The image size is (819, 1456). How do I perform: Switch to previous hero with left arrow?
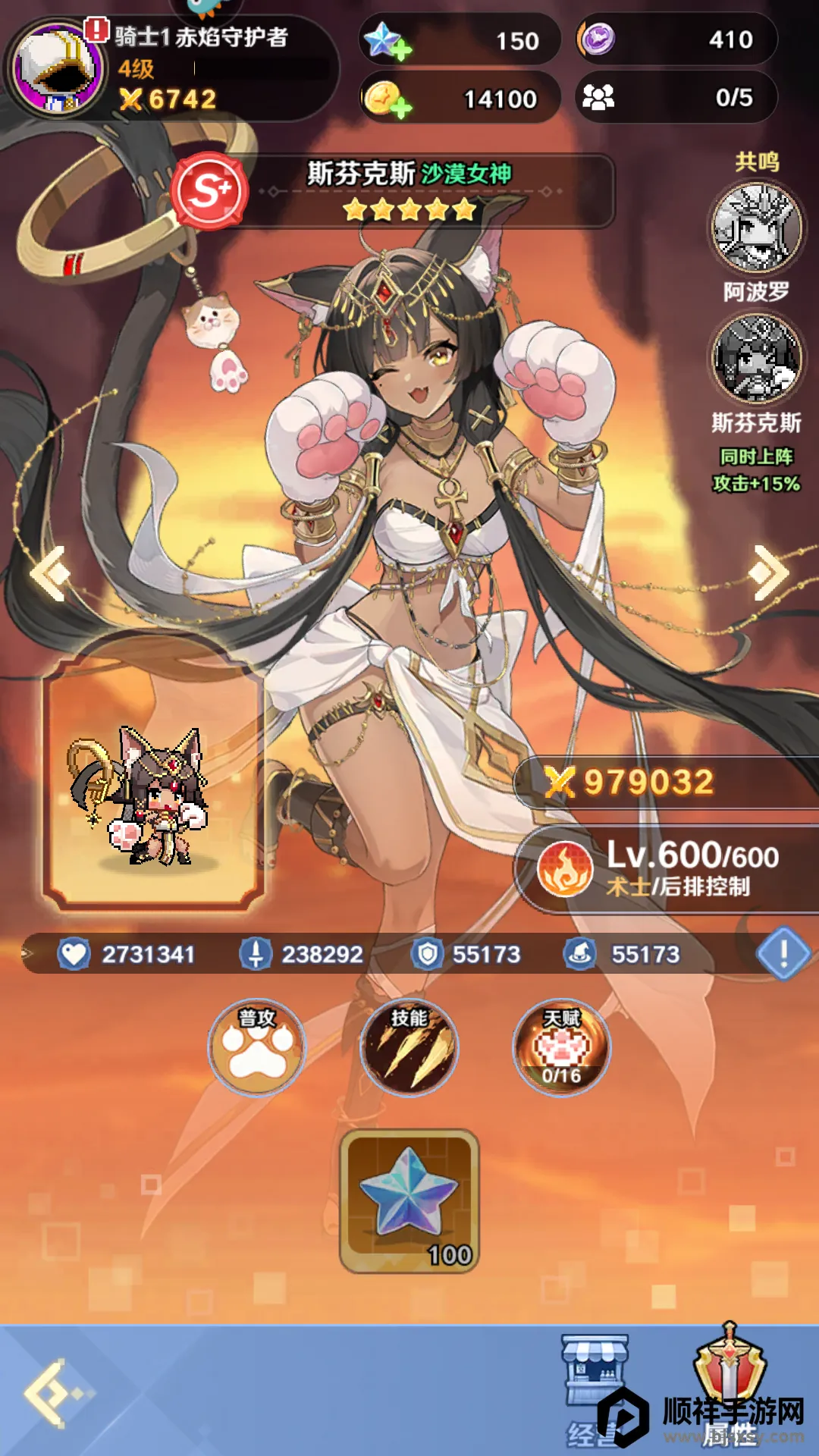[50, 573]
